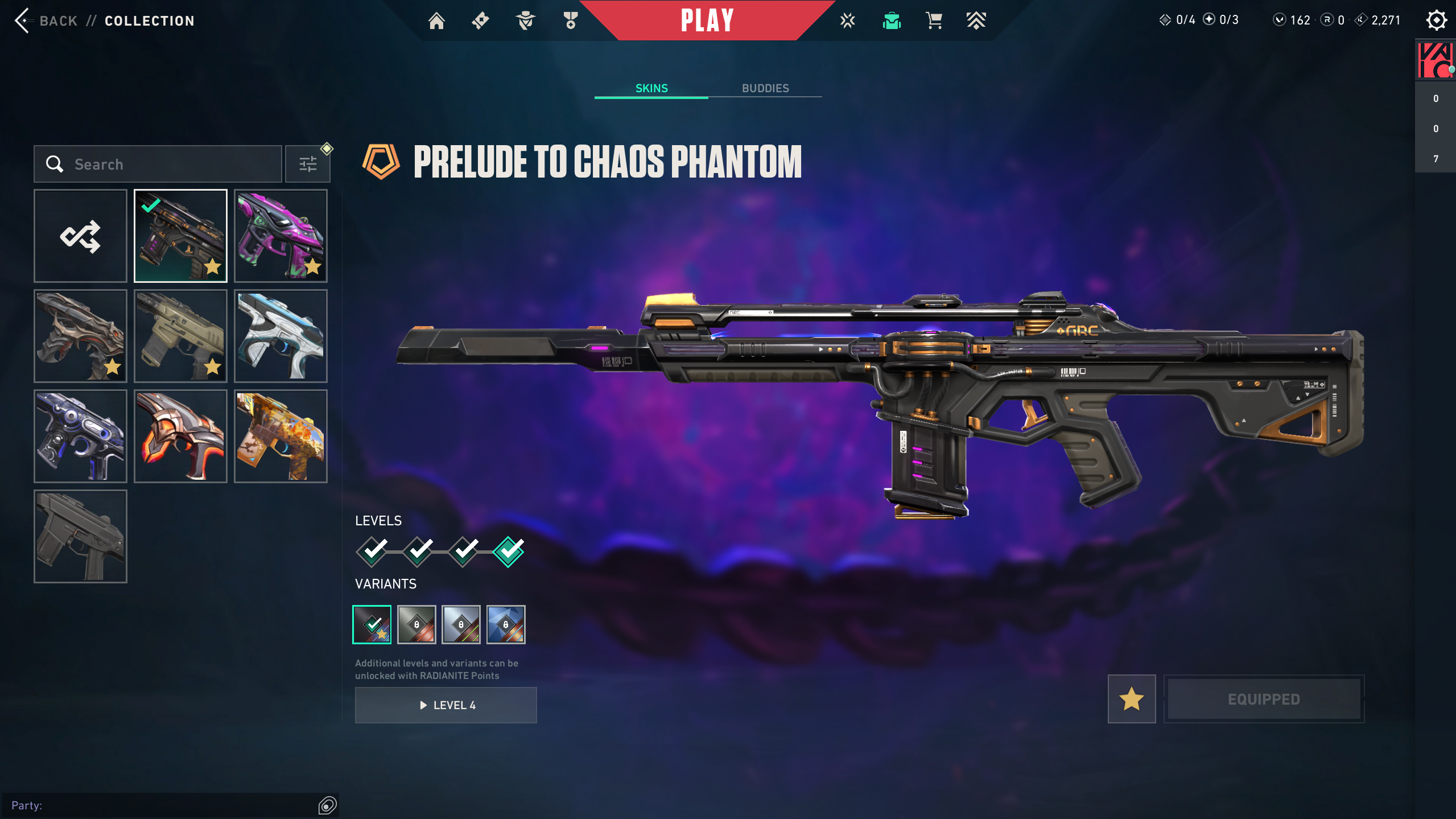Open the skin filter options button
Viewport: 1456px width, 819px height.
[308, 164]
